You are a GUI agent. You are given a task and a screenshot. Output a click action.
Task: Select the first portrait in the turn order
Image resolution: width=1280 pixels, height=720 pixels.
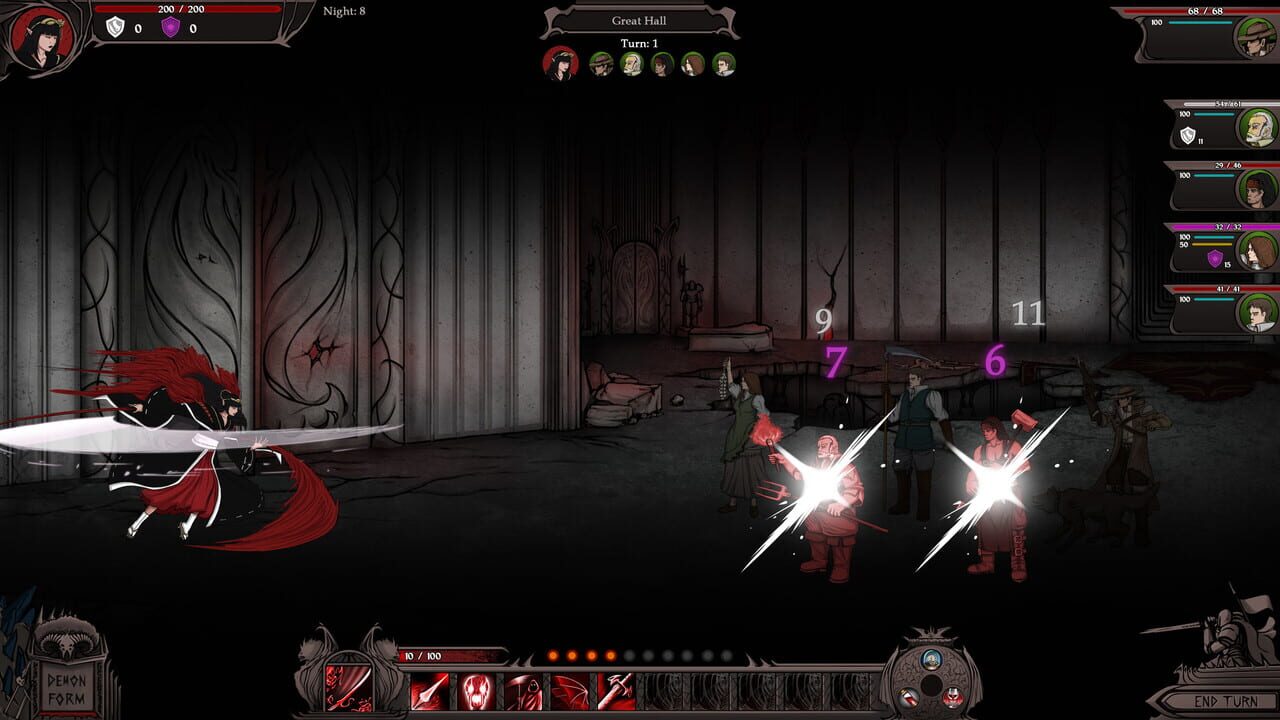click(x=561, y=63)
